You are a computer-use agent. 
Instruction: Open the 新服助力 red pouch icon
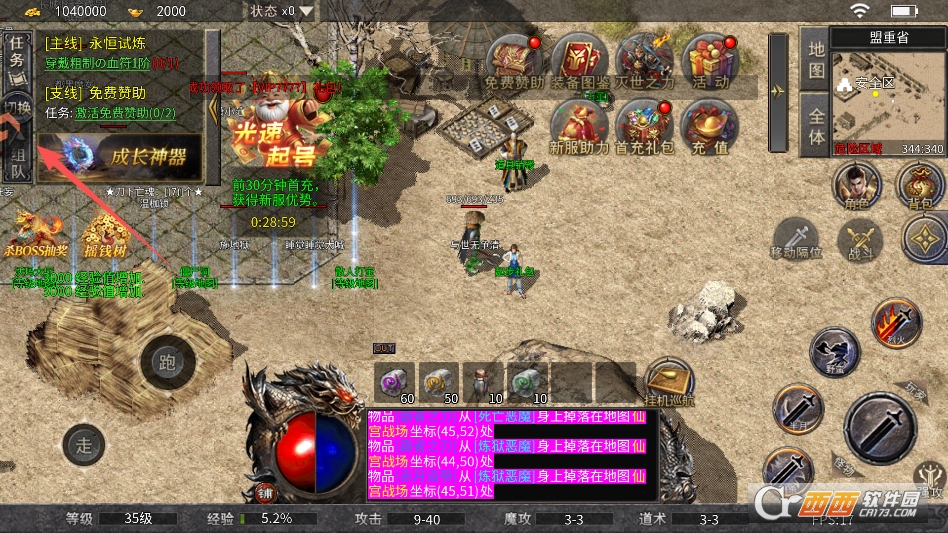pyautogui.click(x=579, y=127)
